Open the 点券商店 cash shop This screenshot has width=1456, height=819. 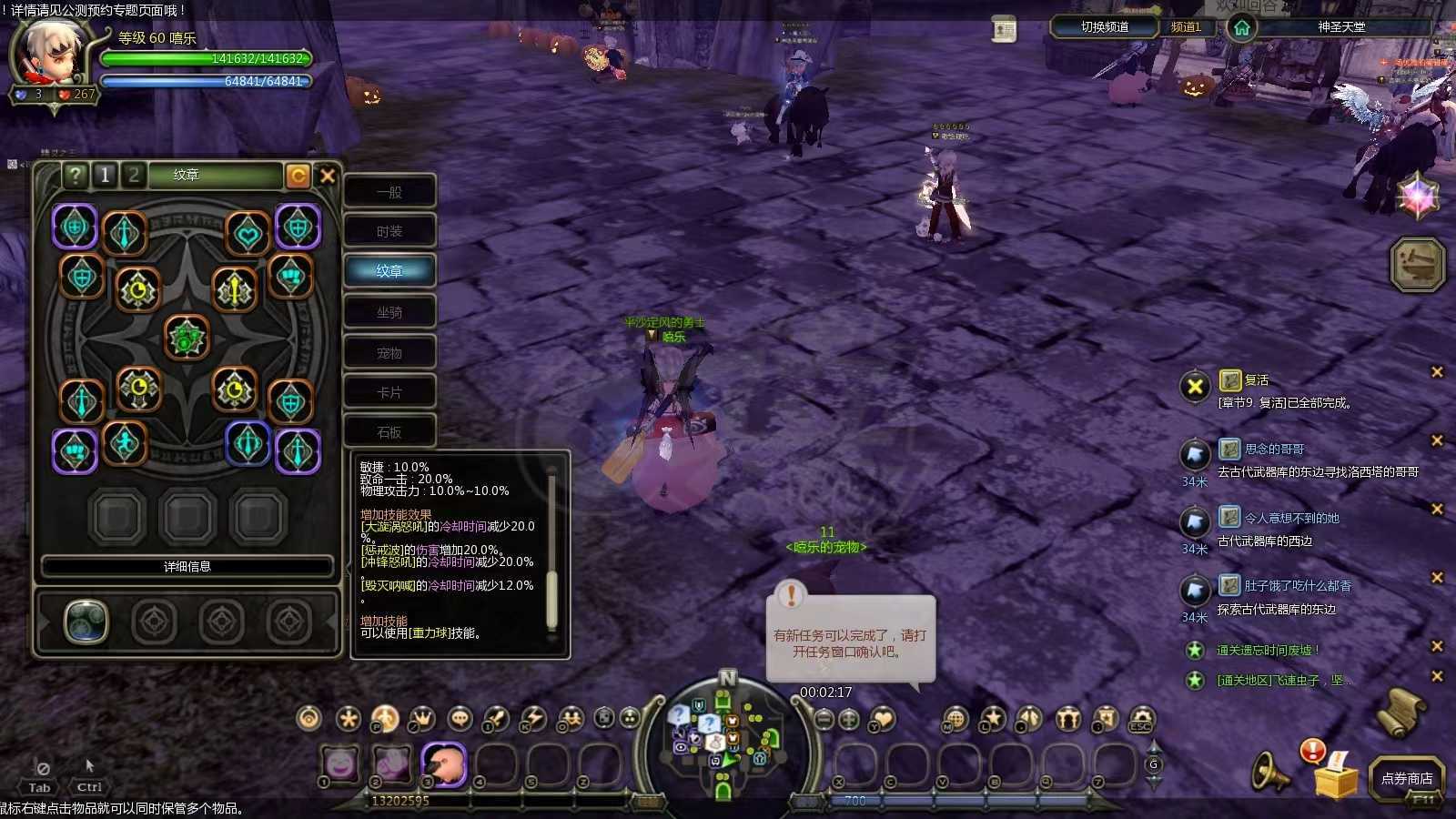pos(1406,778)
